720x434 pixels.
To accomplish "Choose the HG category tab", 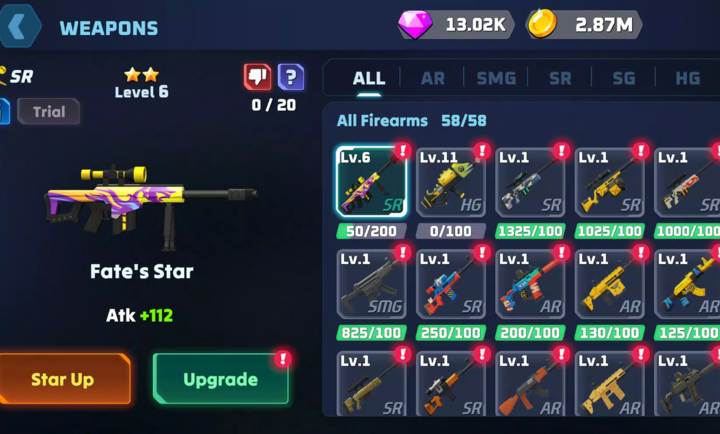I will pos(687,78).
